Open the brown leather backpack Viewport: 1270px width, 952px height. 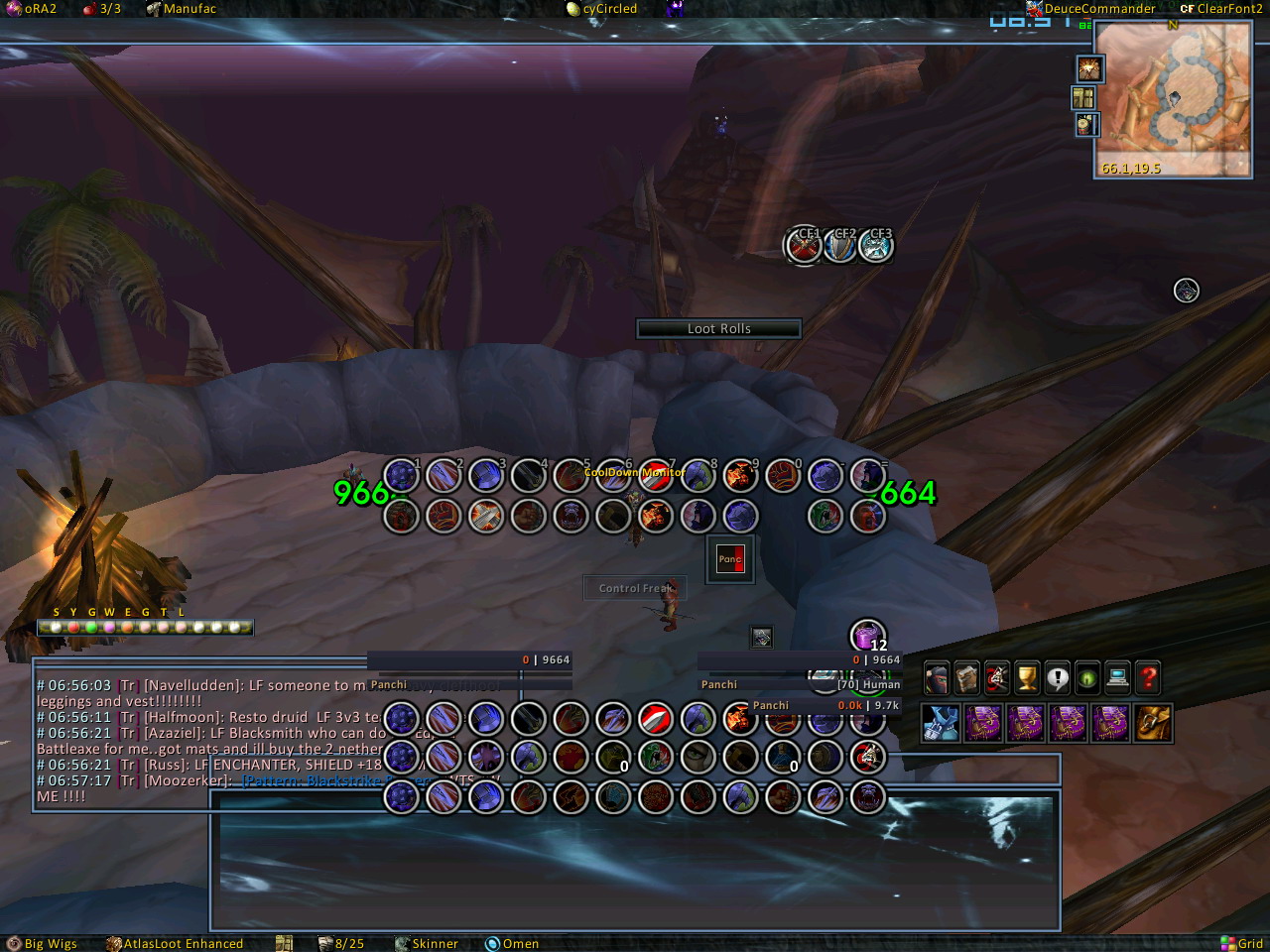[x=1154, y=723]
